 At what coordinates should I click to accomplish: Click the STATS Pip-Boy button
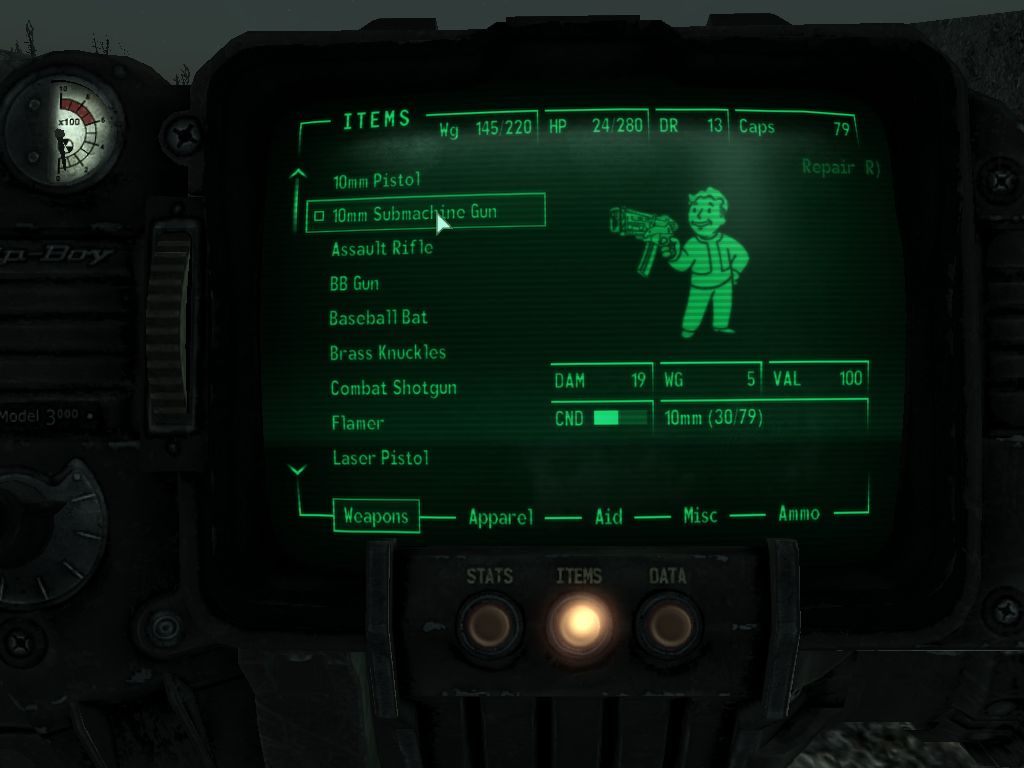490,624
